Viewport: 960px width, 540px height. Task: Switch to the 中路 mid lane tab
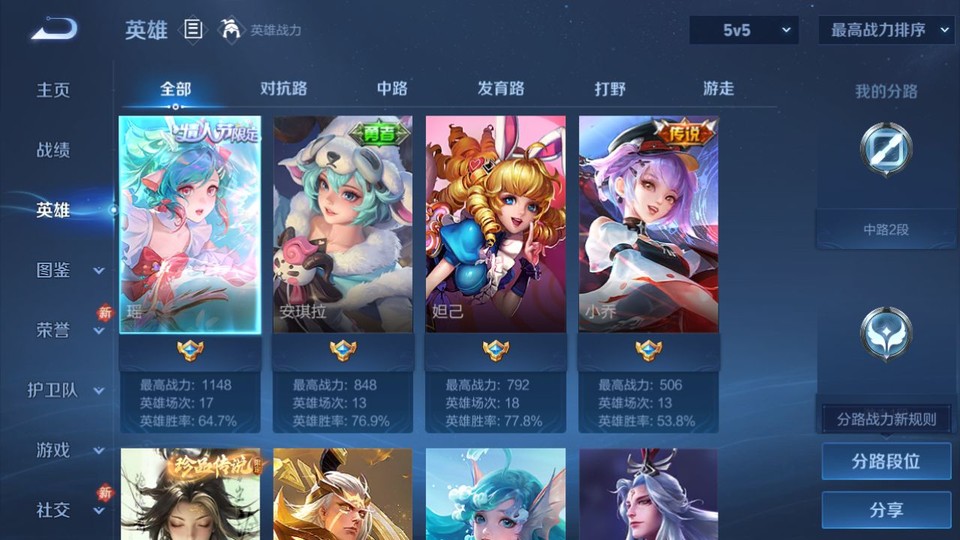pos(392,89)
